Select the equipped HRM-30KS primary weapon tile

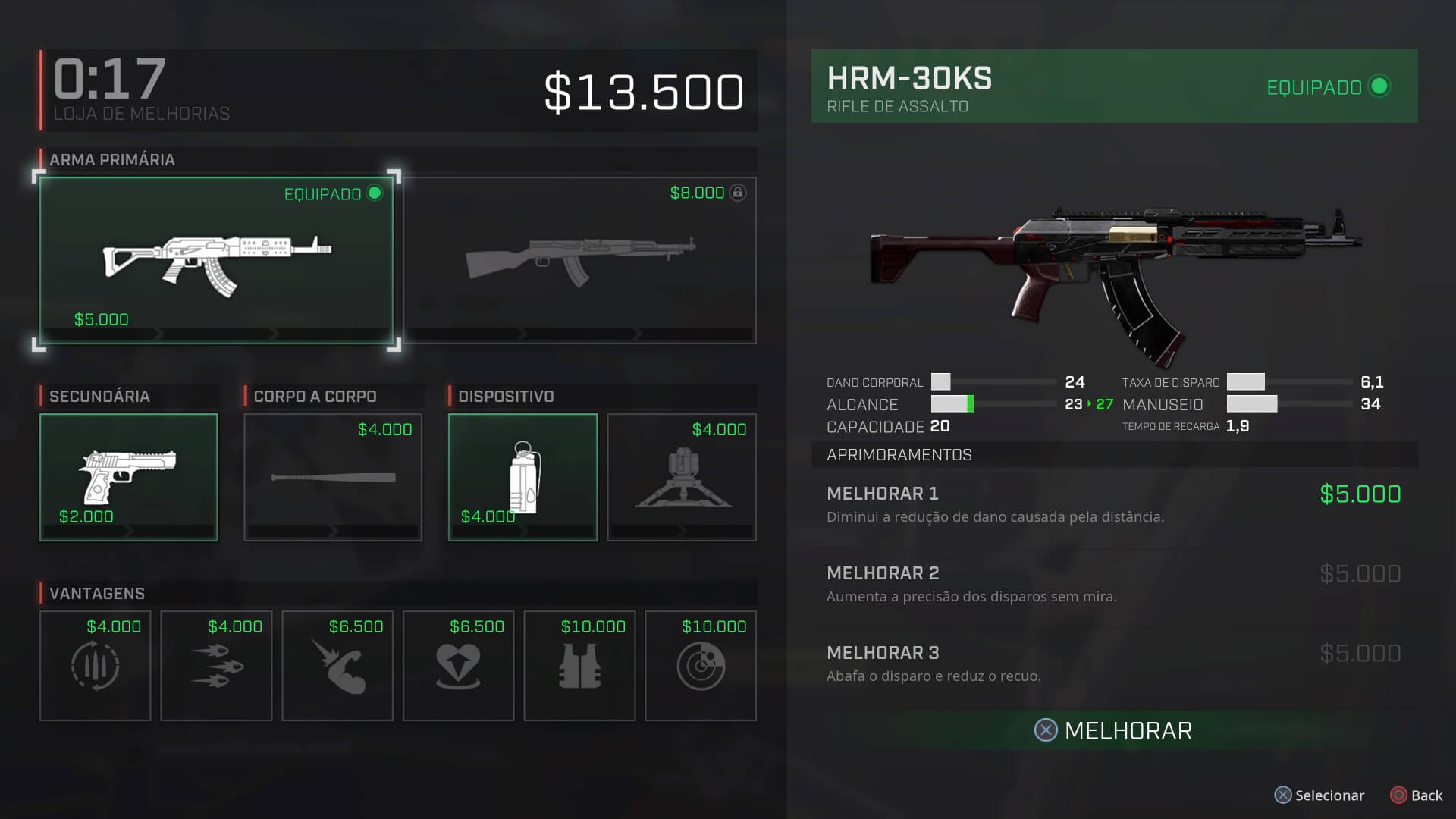tap(216, 260)
